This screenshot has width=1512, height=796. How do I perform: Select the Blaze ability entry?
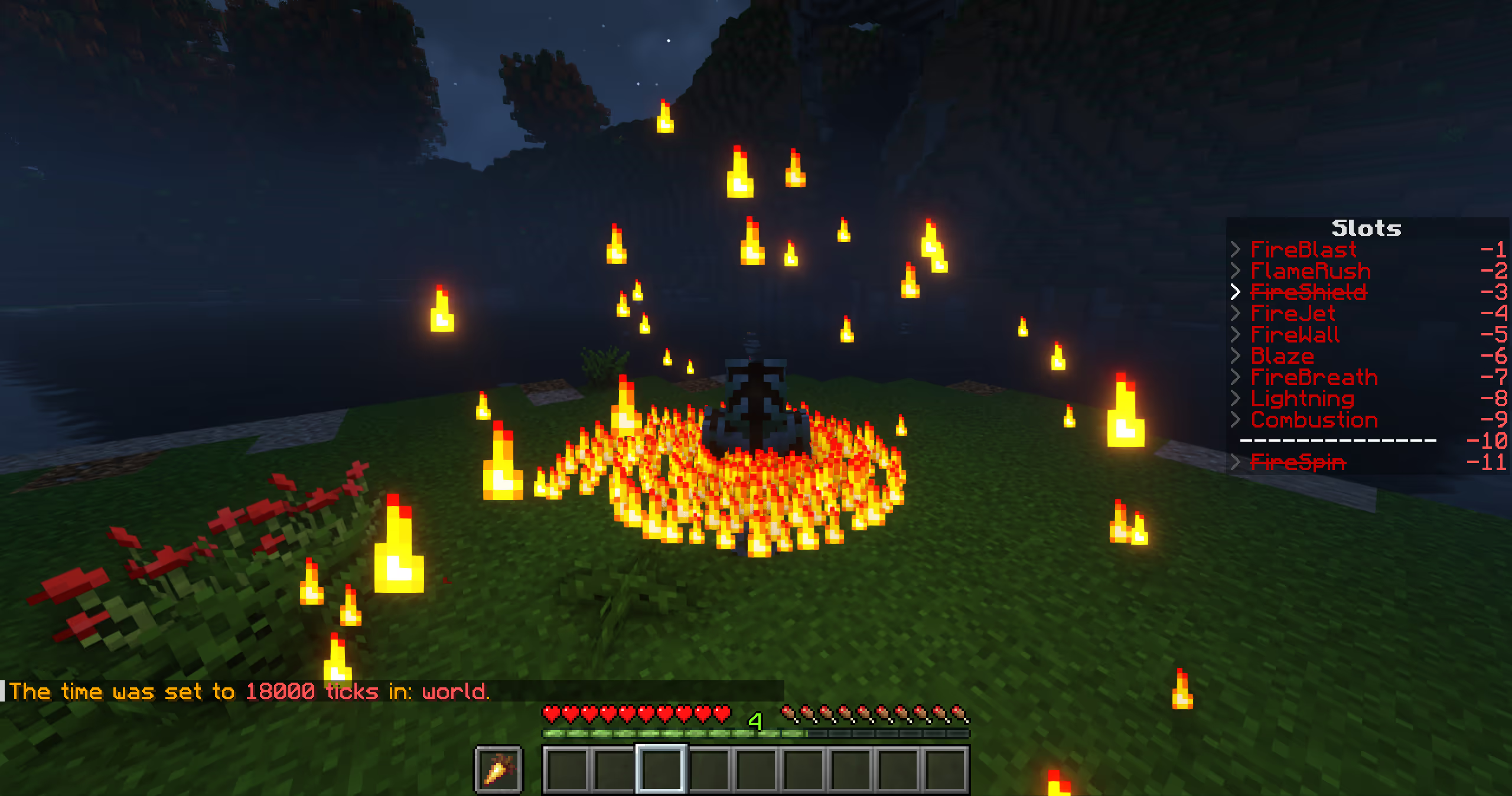coord(1282,356)
